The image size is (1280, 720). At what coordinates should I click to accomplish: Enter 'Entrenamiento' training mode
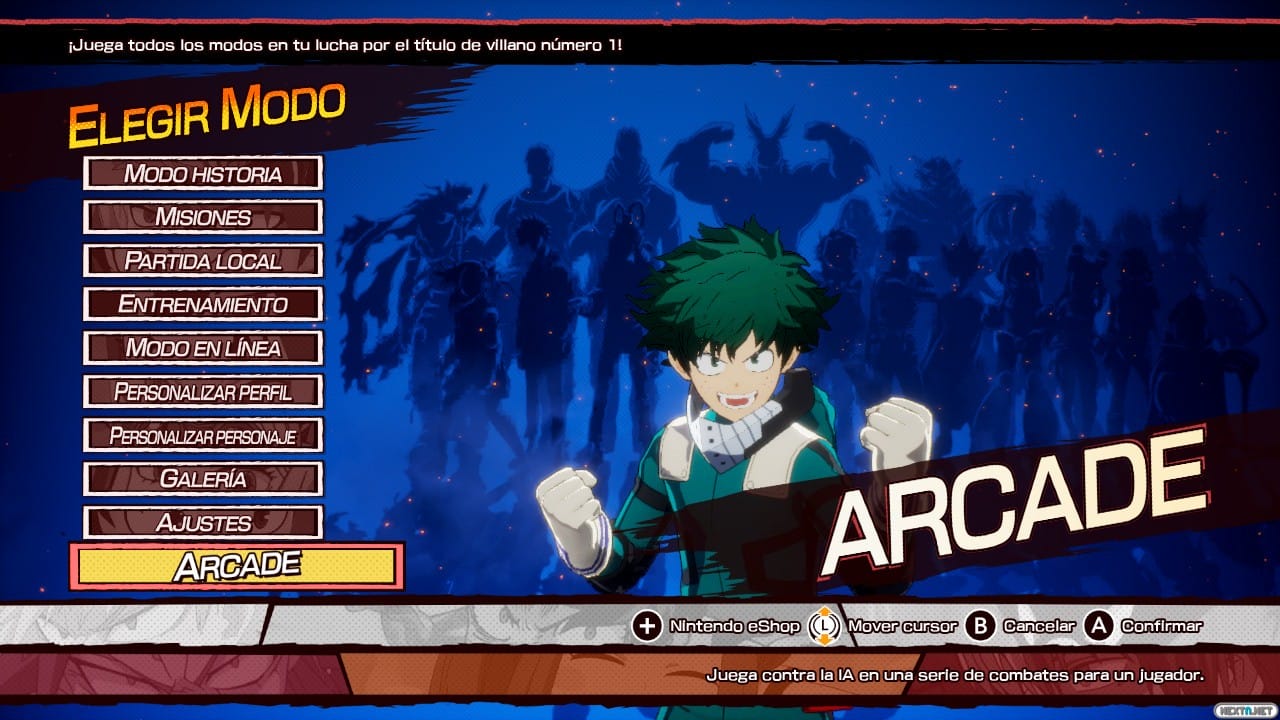point(203,305)
